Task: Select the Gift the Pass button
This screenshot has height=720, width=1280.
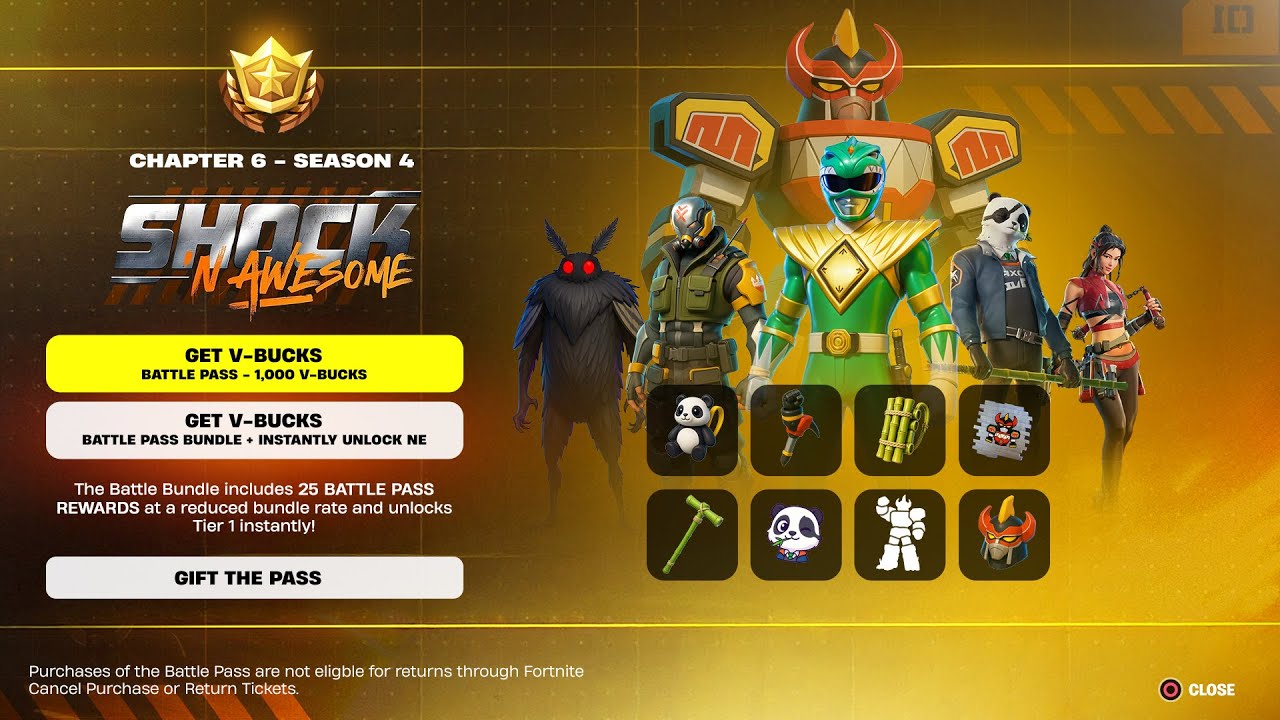Action: coord(254,578)
